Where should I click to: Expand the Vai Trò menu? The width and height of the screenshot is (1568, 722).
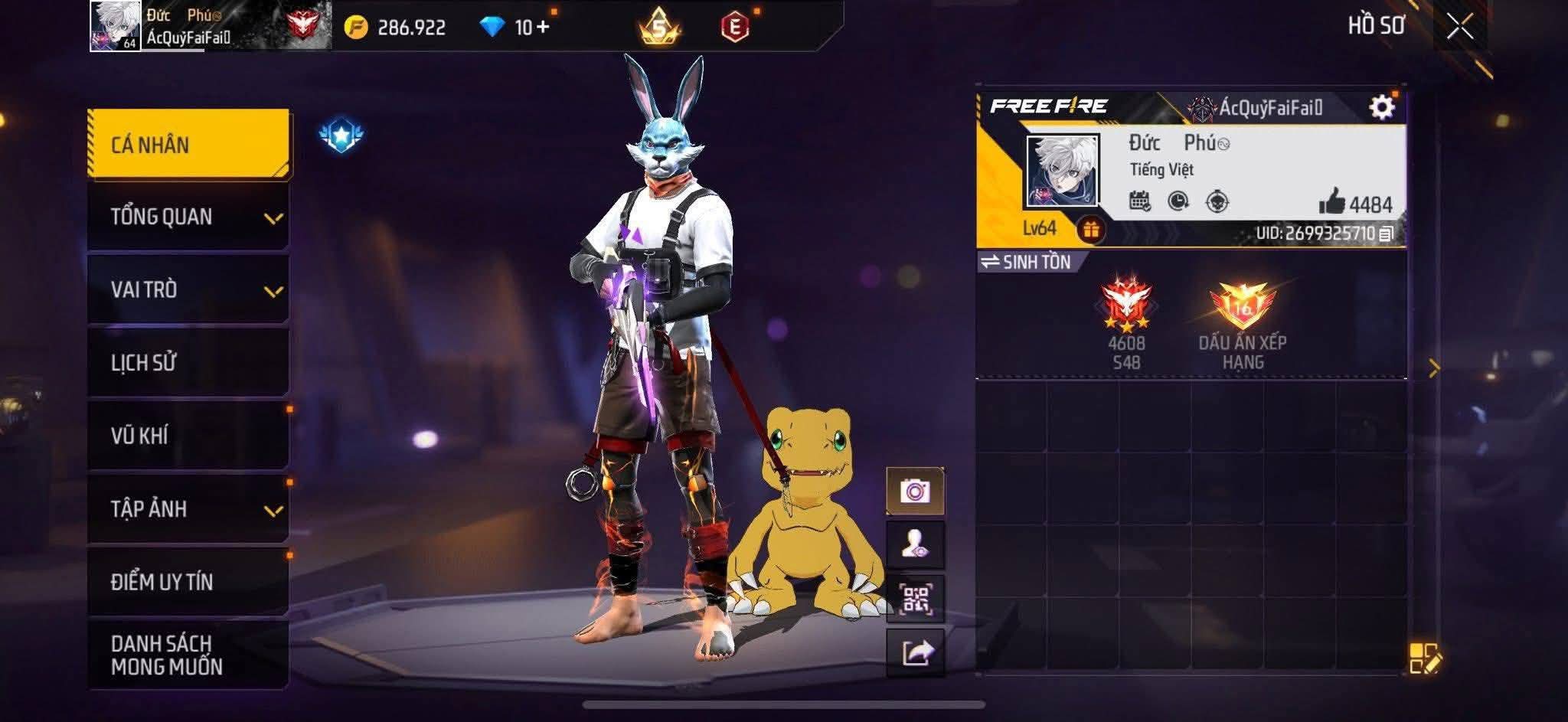(188, 289)
